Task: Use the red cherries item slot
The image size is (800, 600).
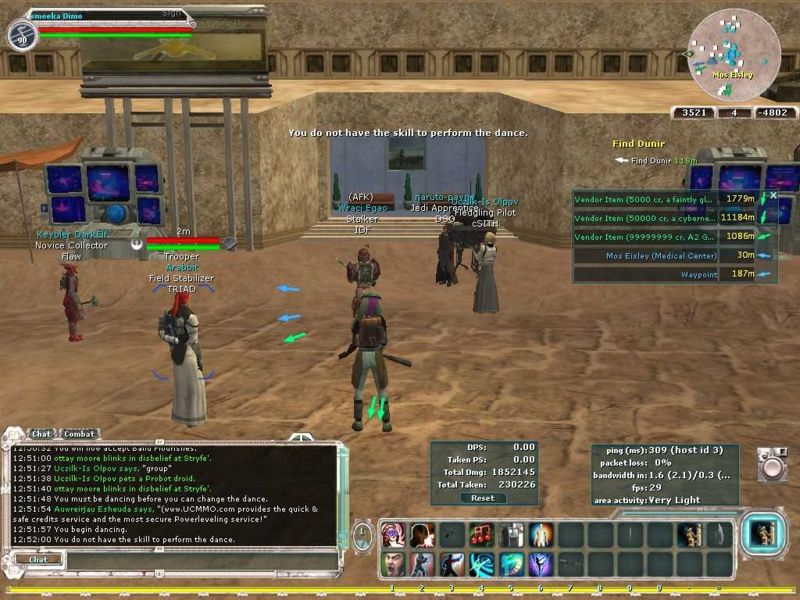Action: click(x=482, y=535)
